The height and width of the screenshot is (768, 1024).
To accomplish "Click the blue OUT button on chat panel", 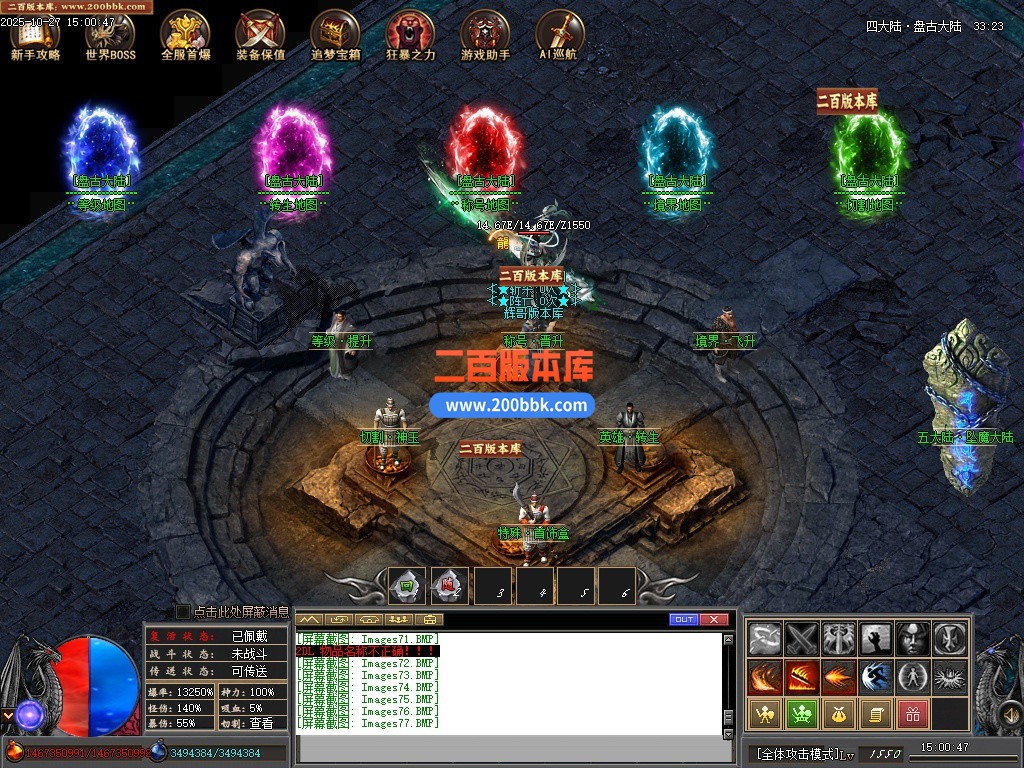I will 684,620.
